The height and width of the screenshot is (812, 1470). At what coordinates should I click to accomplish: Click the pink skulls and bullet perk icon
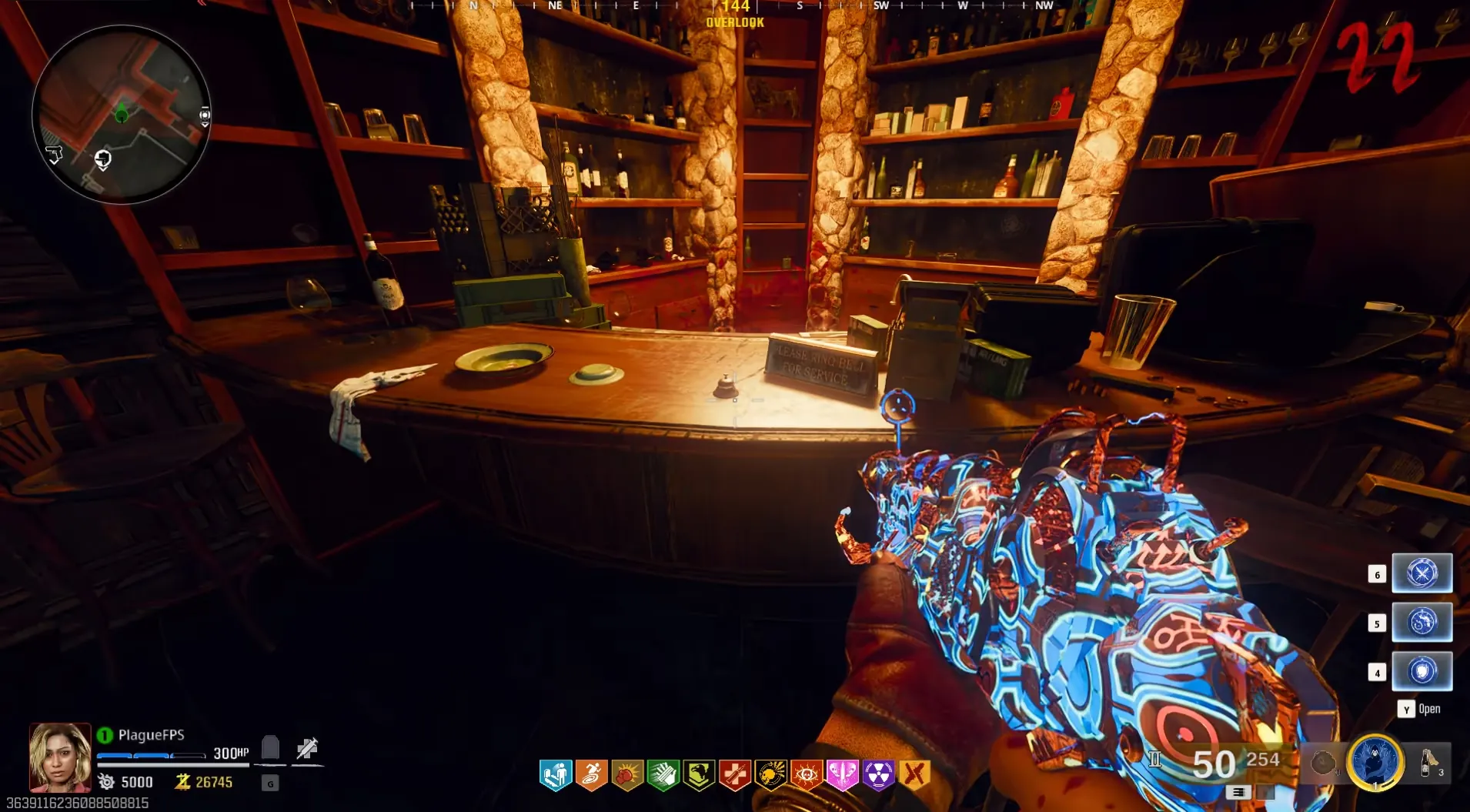coord(842,775)
